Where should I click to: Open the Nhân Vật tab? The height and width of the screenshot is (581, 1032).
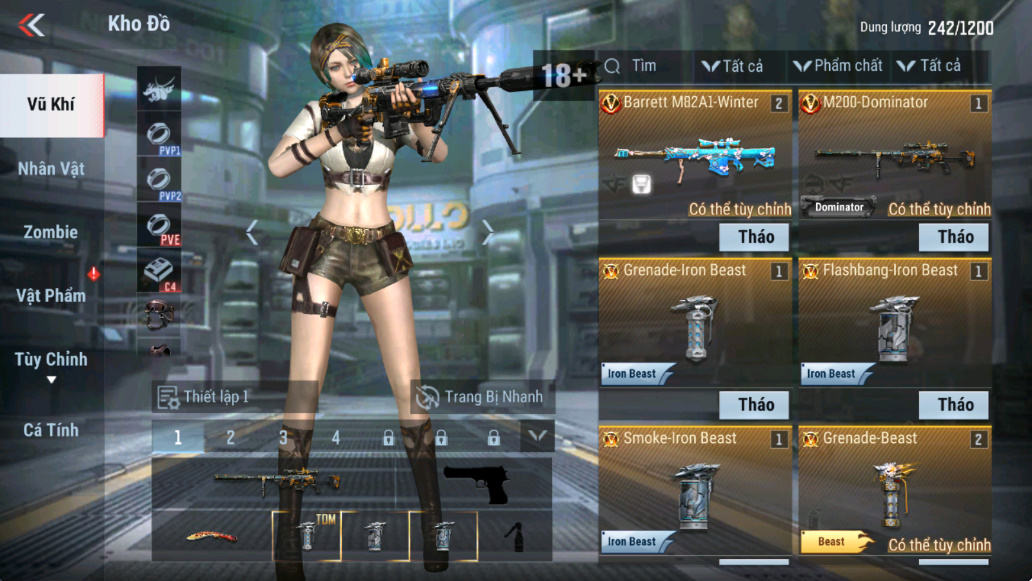(x=51, y=168)
